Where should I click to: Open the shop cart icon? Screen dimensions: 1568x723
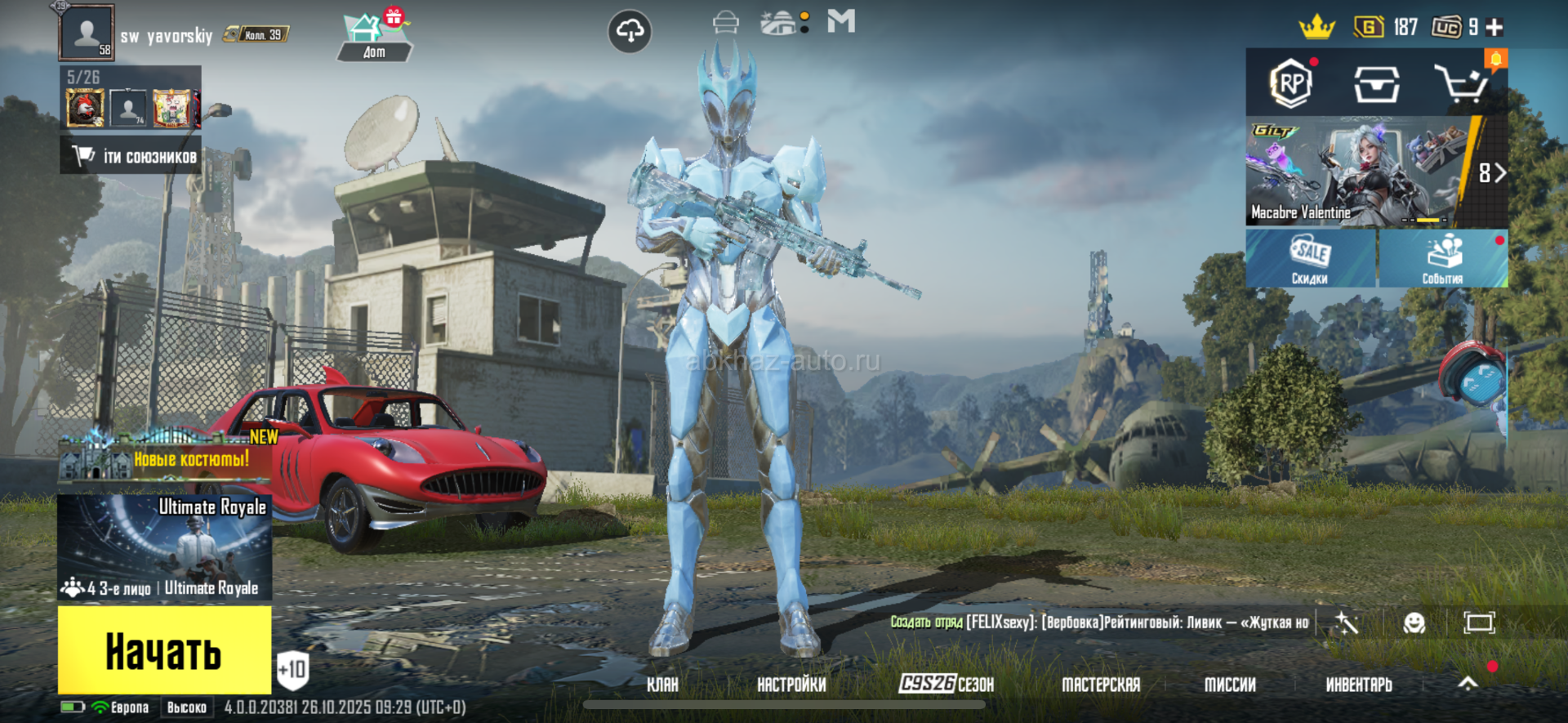coord(1461,83)
